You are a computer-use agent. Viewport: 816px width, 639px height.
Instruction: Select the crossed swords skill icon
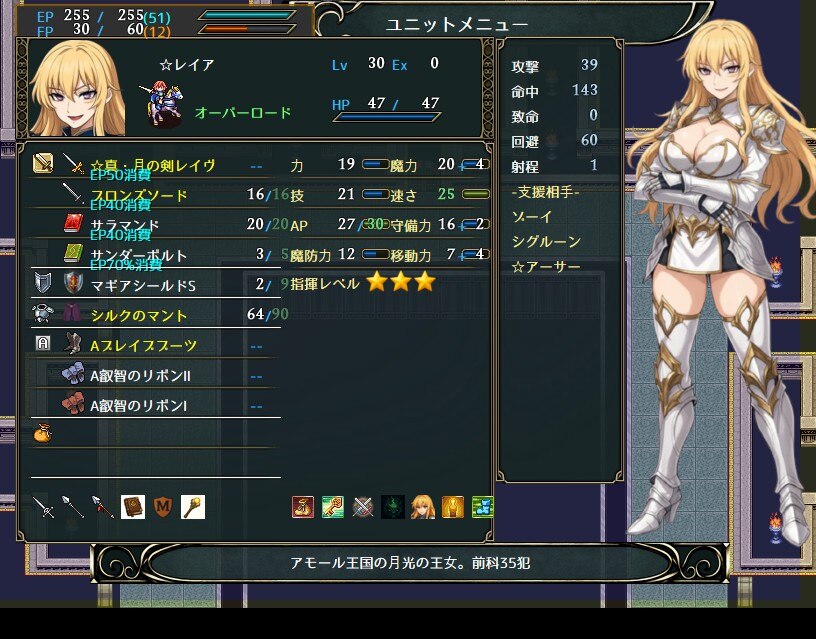point(363,506)
